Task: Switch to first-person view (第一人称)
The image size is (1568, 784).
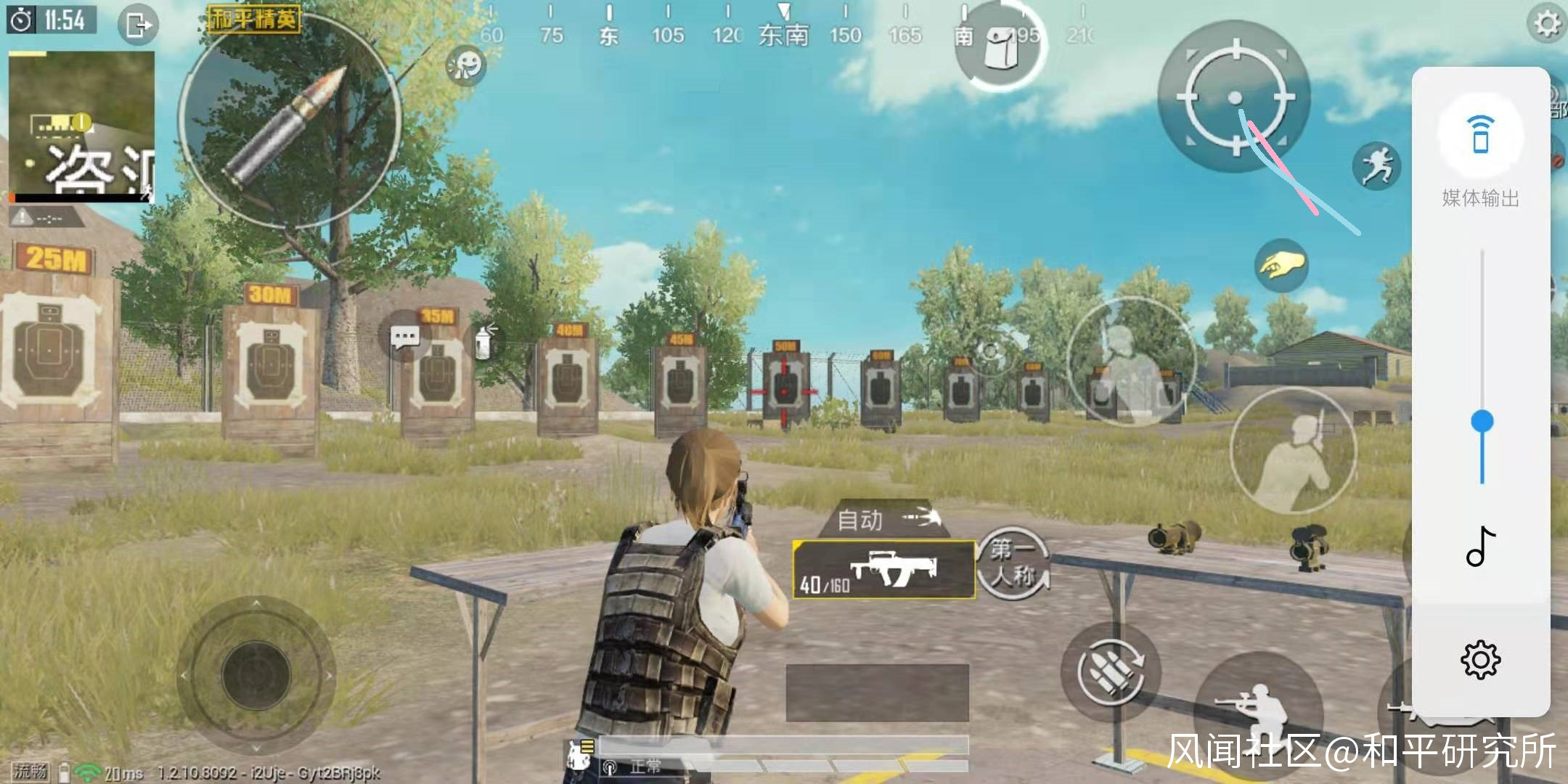Action: [x=1013, y=563]
